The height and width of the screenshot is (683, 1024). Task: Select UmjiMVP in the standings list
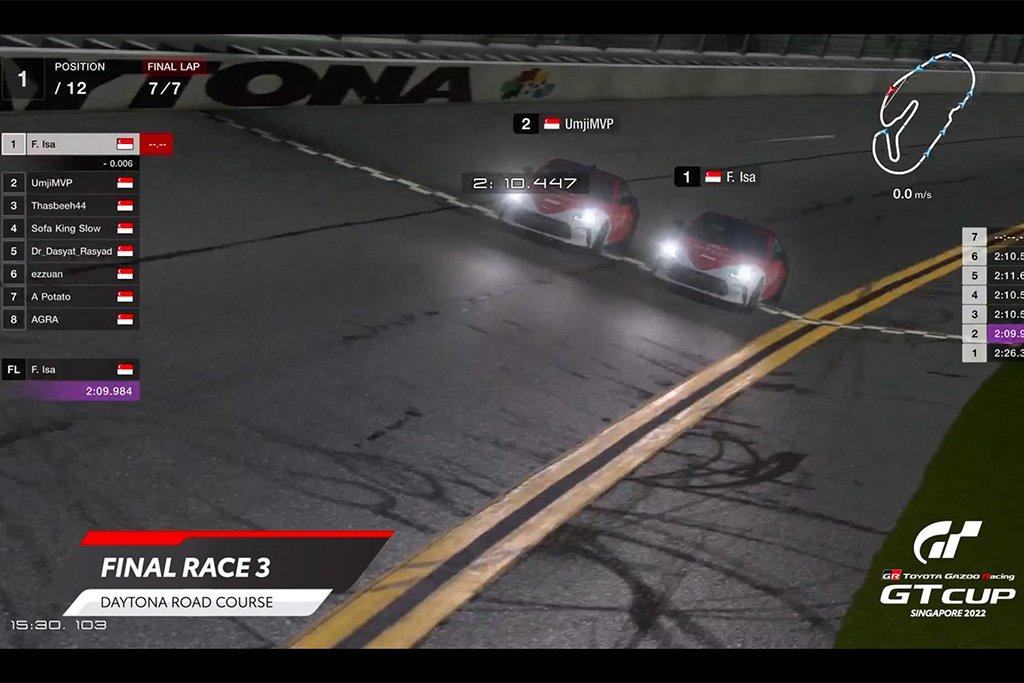pos(70,183)
